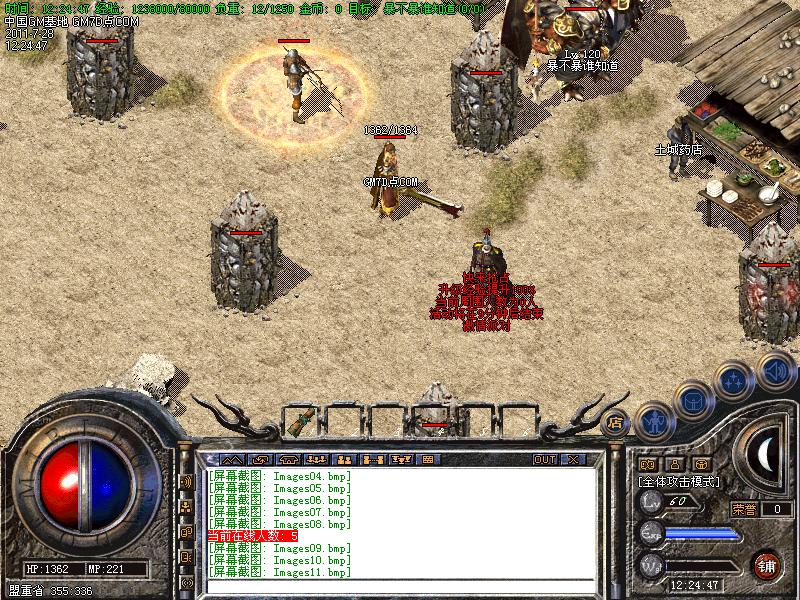Click the OUT button above chat
The width and height of the screenshot is (800, 600).
[x=545, y=459]
